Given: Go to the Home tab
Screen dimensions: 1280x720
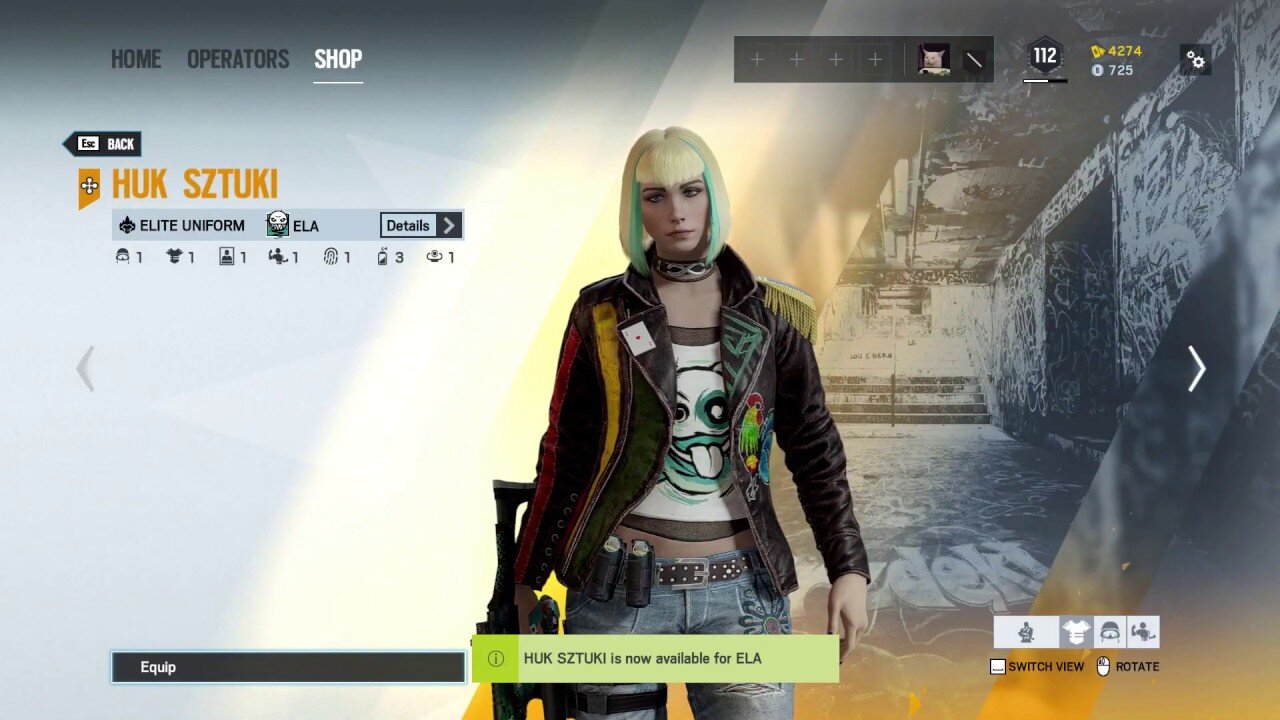Looking at the screenshot, I should 135,59.
